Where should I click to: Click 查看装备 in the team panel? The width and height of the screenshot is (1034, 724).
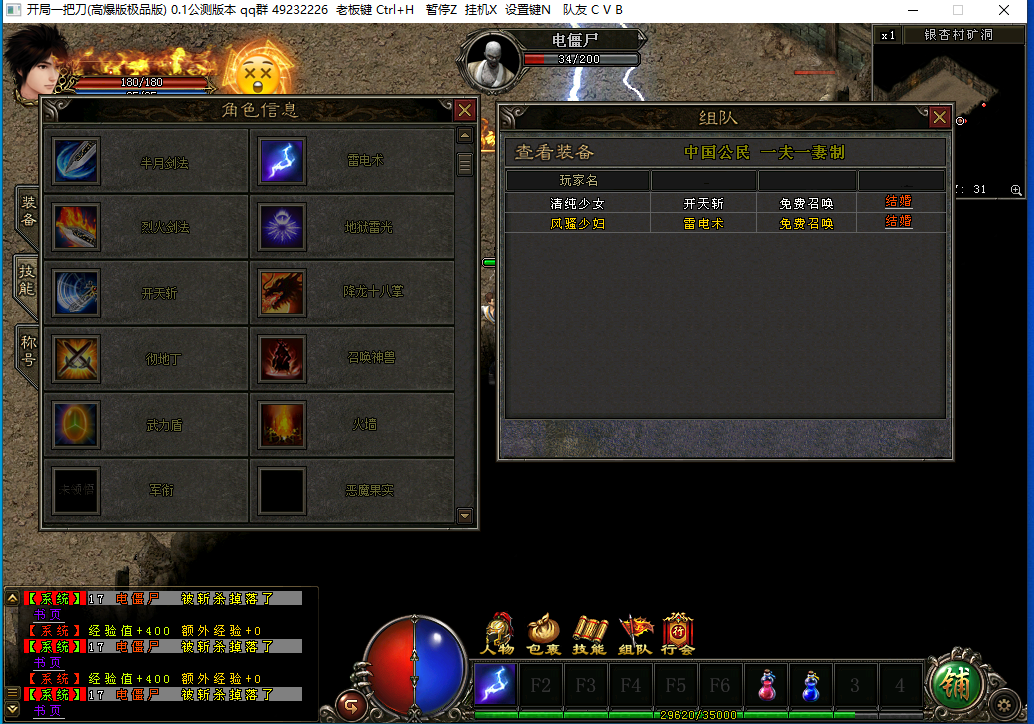554,153
